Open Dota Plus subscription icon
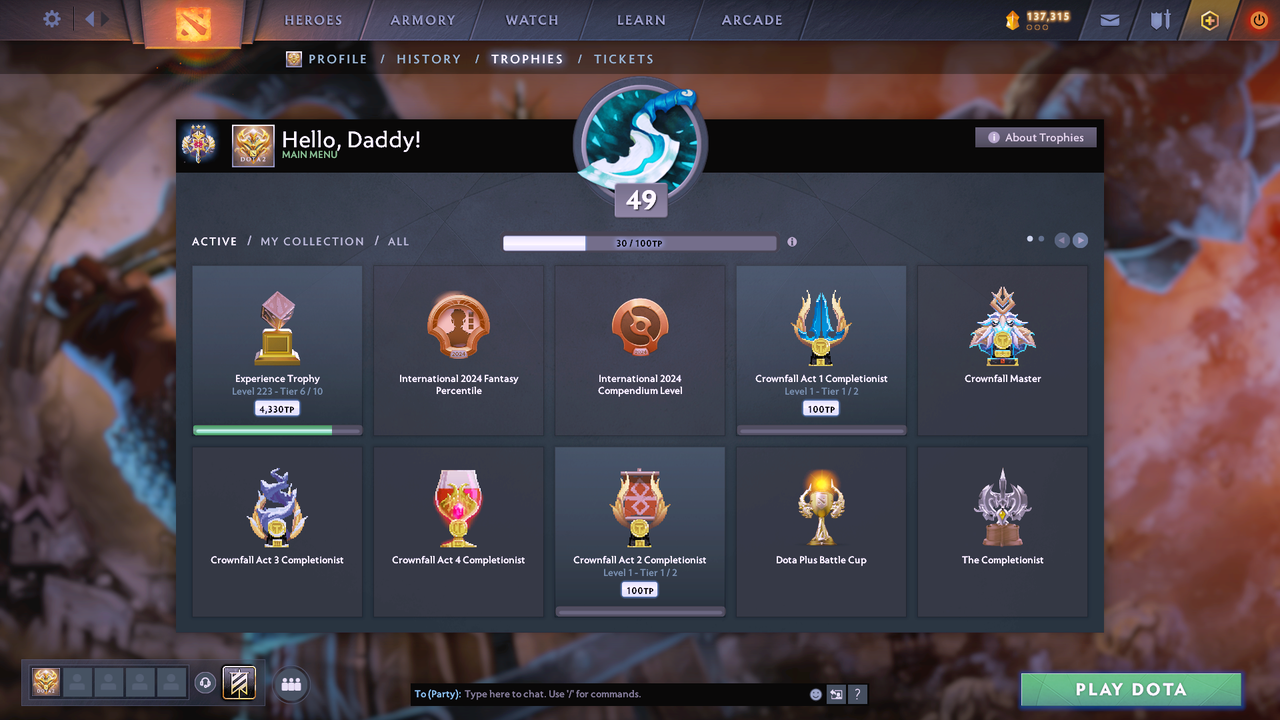This screenshot has width=1280, height=720. point(1209,19)
